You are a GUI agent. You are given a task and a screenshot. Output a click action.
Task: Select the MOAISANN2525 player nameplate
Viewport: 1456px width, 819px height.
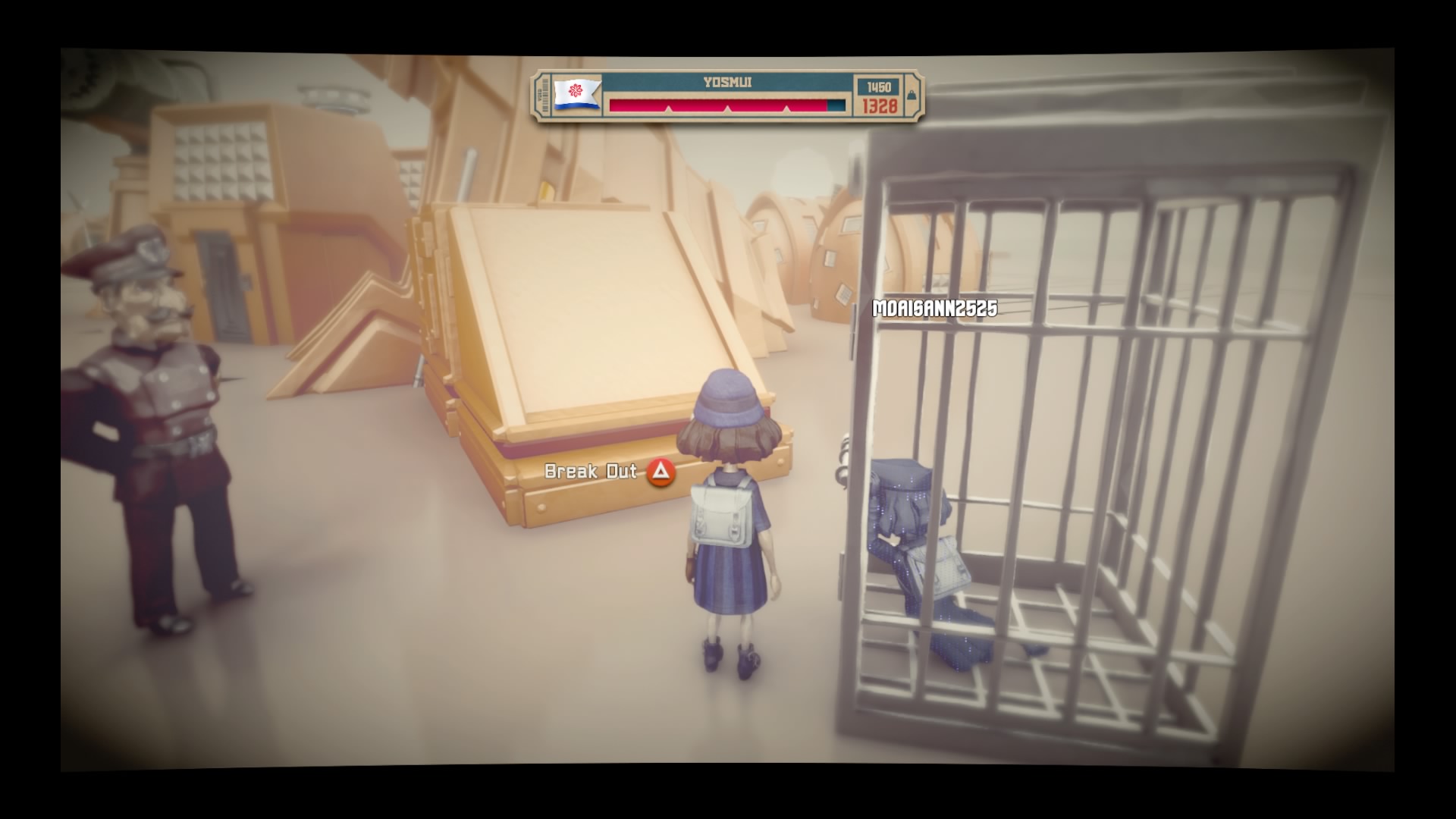point(934,309)
